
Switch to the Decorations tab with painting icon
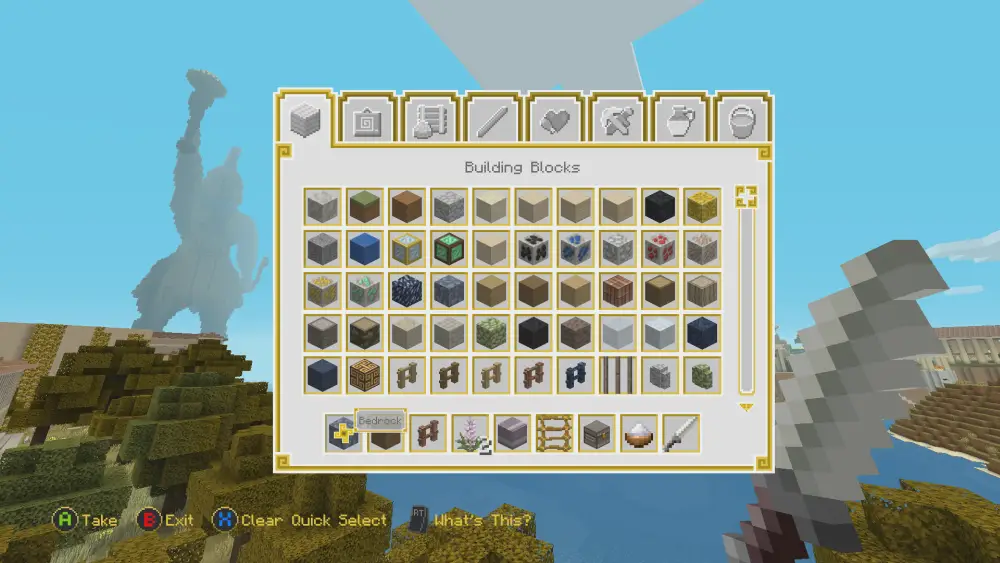pos(370,121)
